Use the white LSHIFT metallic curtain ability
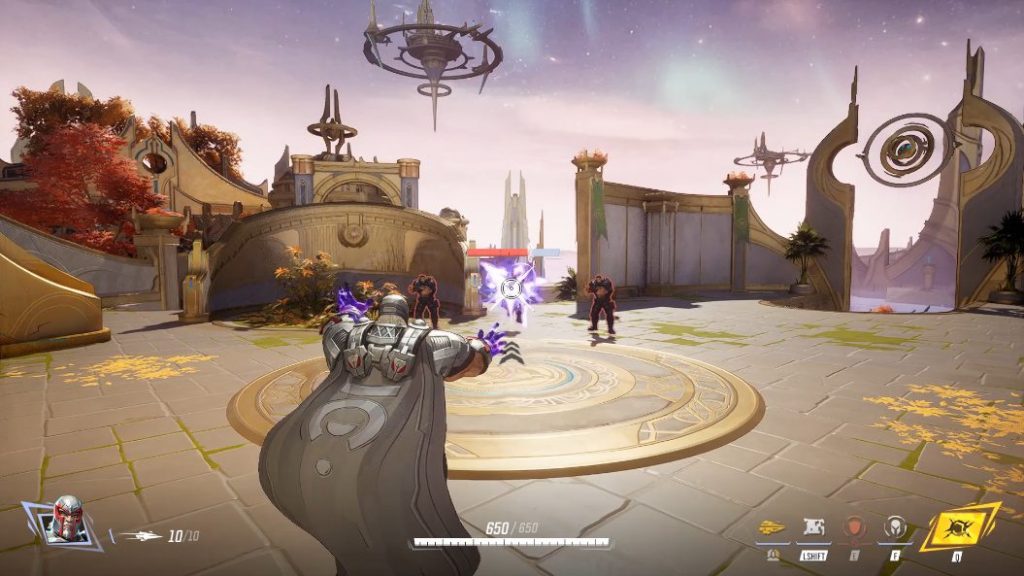This screenshot has height=576, width=1024. tap(812, 527)
